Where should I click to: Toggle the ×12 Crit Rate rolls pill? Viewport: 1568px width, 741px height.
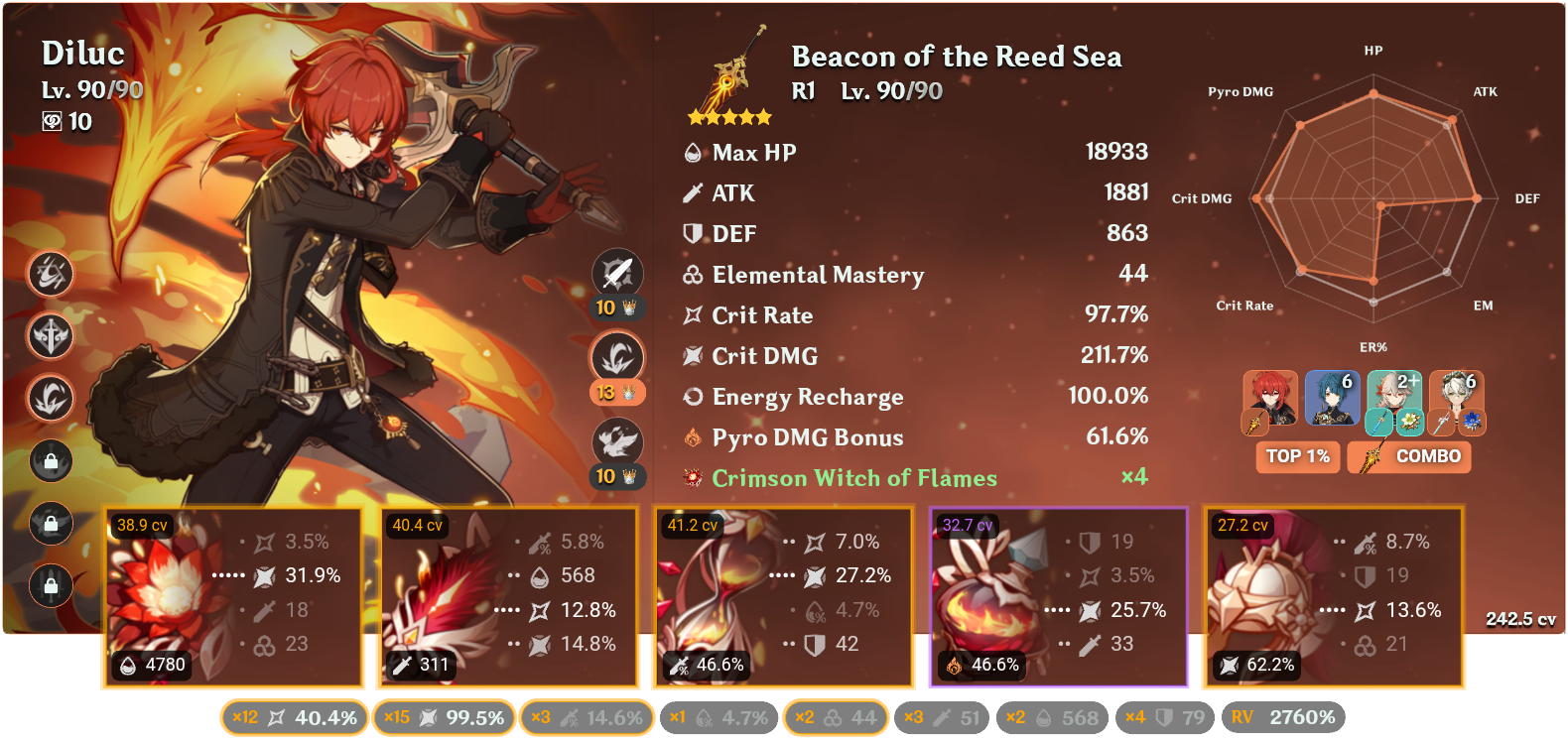293,716
